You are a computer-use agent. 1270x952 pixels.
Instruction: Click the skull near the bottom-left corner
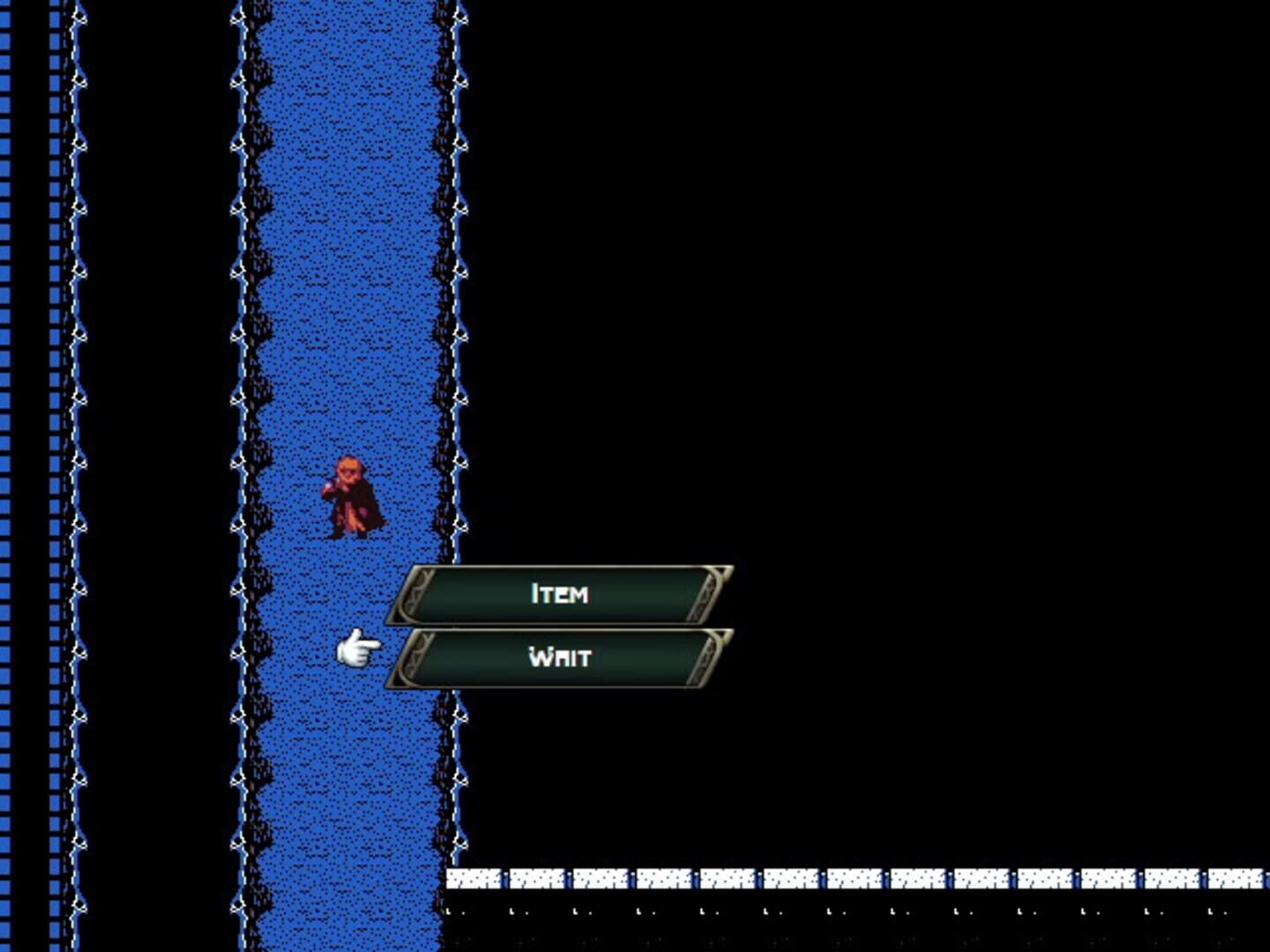[78, 904]
